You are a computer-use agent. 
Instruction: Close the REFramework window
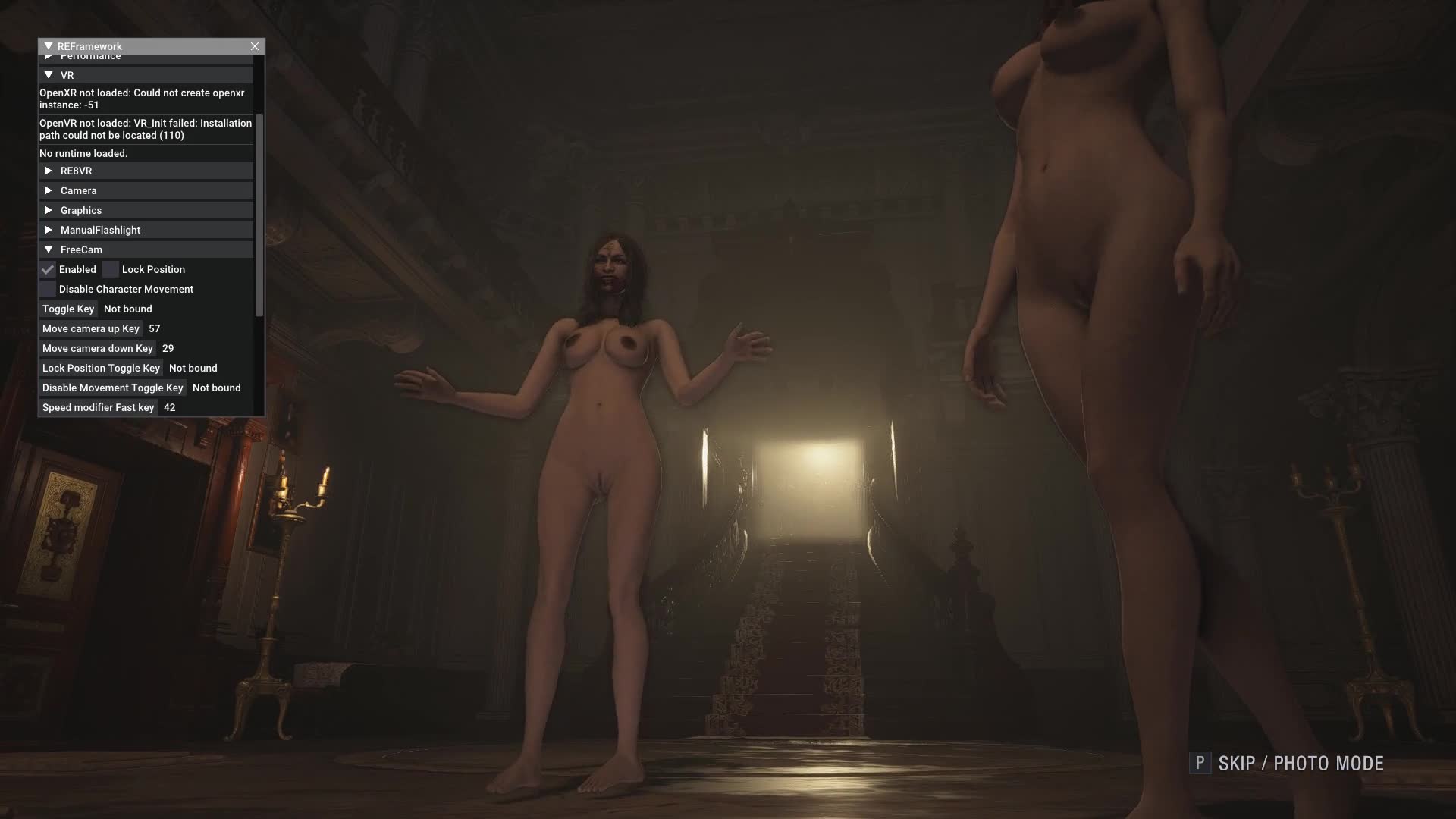click(255, 46)
